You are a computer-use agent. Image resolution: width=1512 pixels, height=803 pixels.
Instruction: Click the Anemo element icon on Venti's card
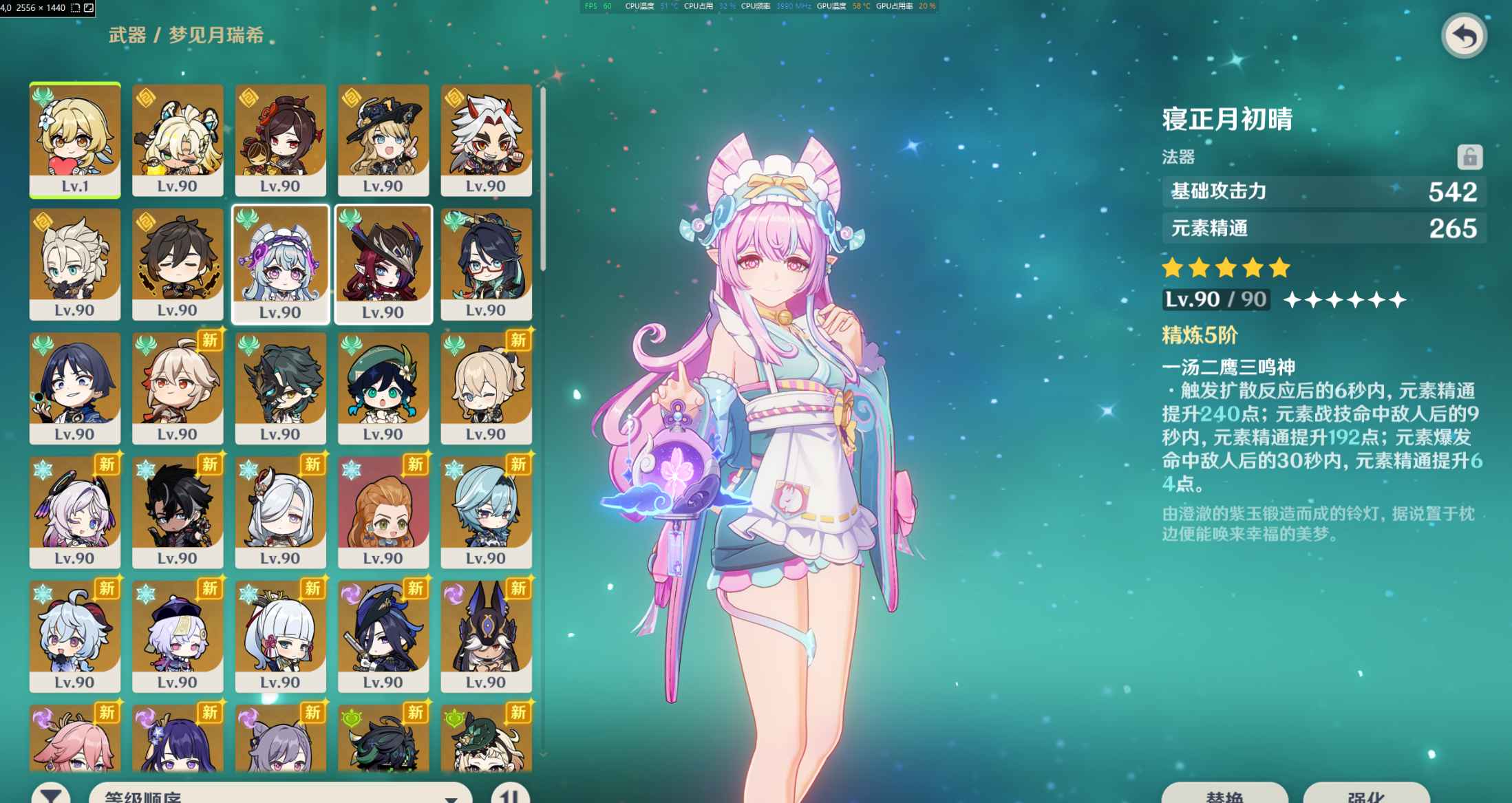point(351,344)
